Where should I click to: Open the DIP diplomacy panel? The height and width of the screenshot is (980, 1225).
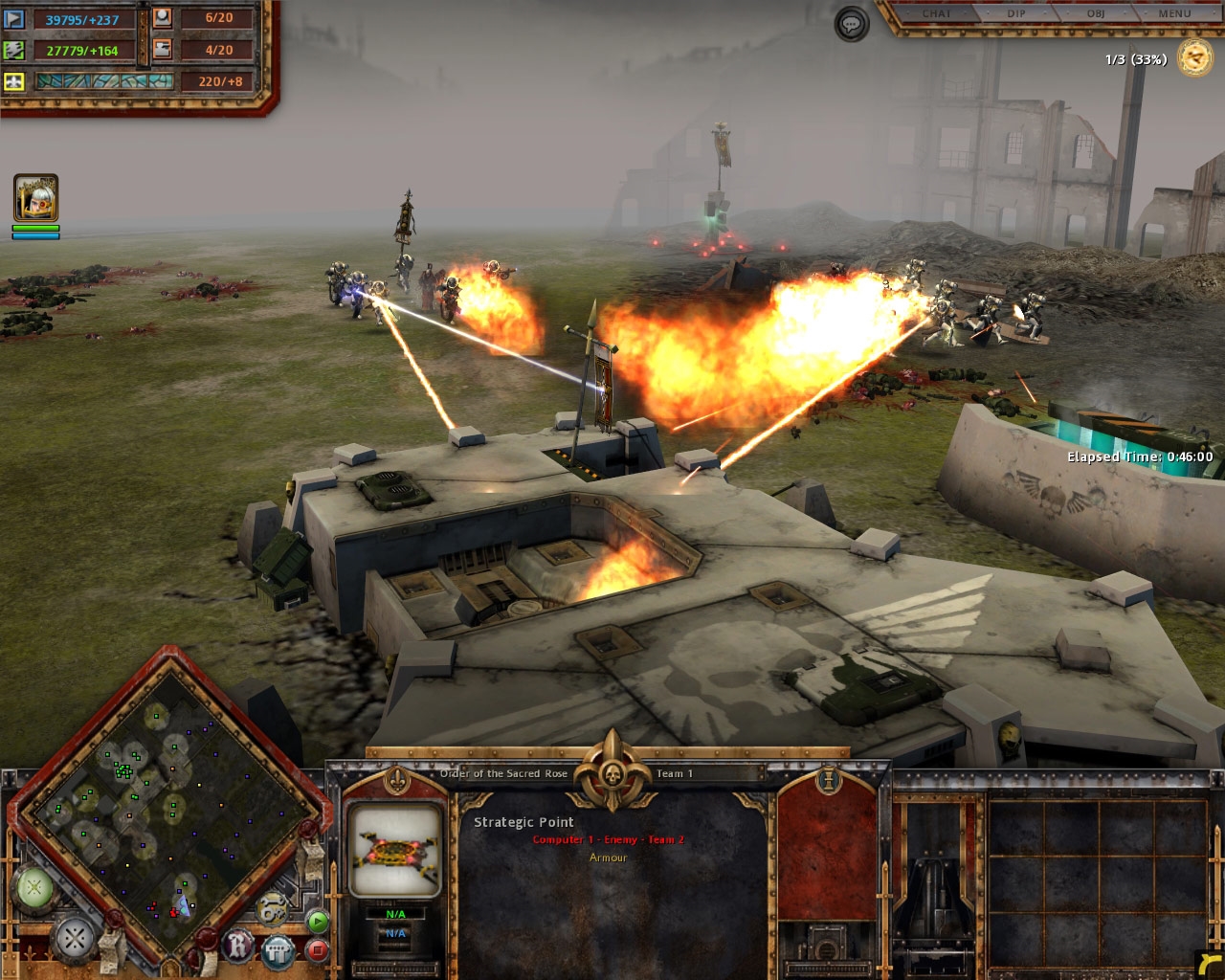1015,13
